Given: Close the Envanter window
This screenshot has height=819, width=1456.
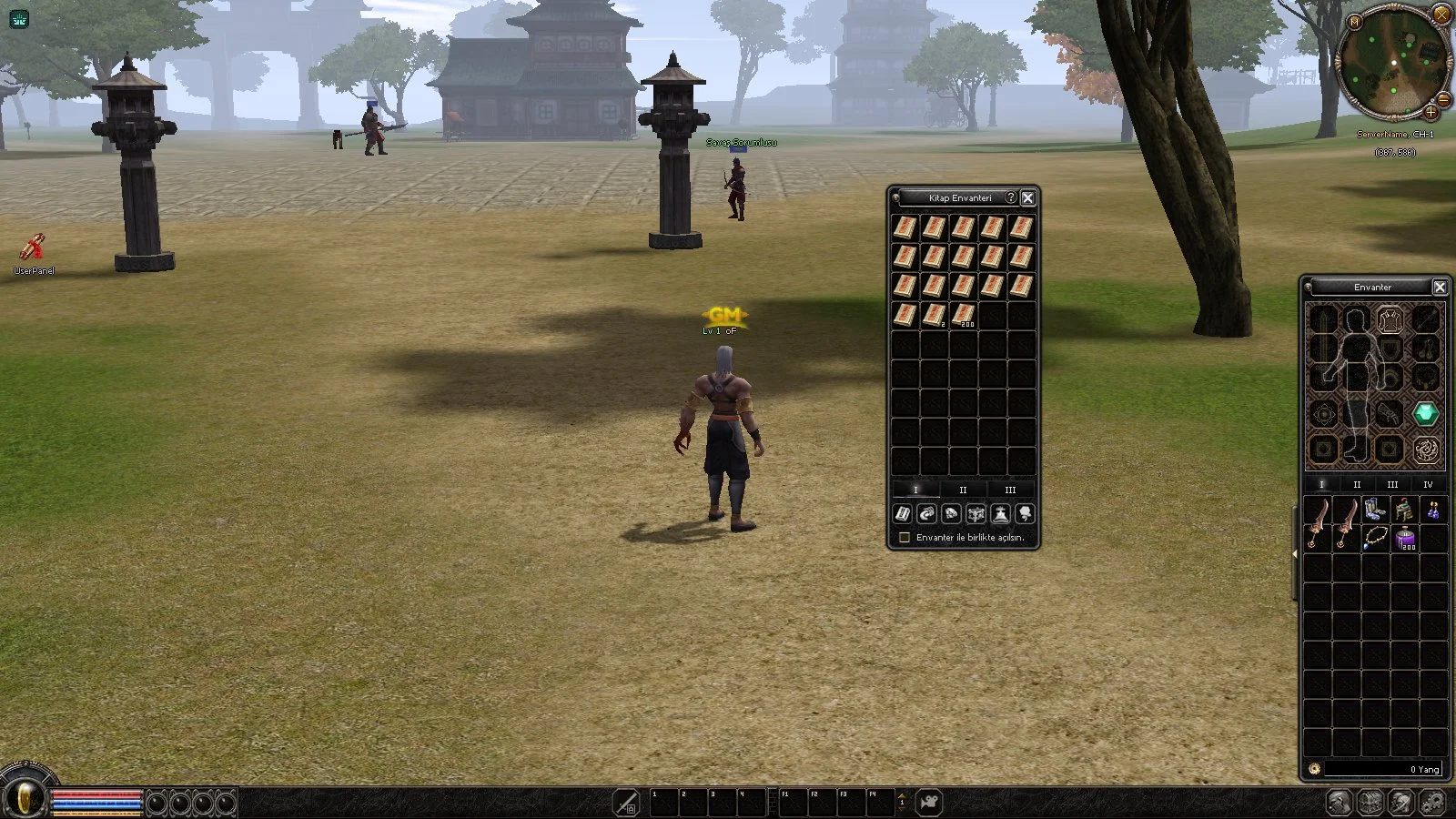Looking at the screenshot, I should (1440, 288).
